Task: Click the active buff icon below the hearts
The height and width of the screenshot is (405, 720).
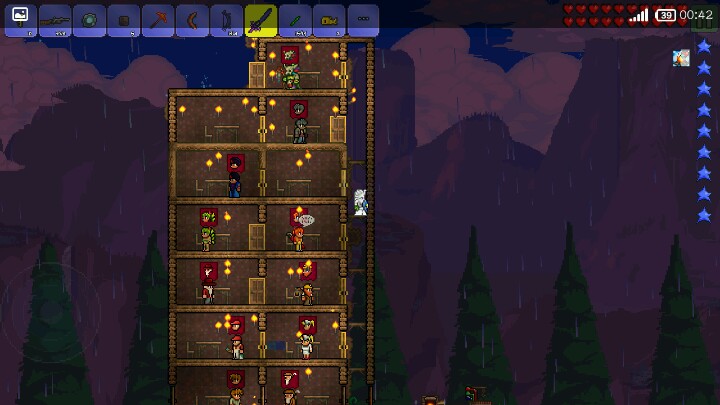Action: [681, 58]
